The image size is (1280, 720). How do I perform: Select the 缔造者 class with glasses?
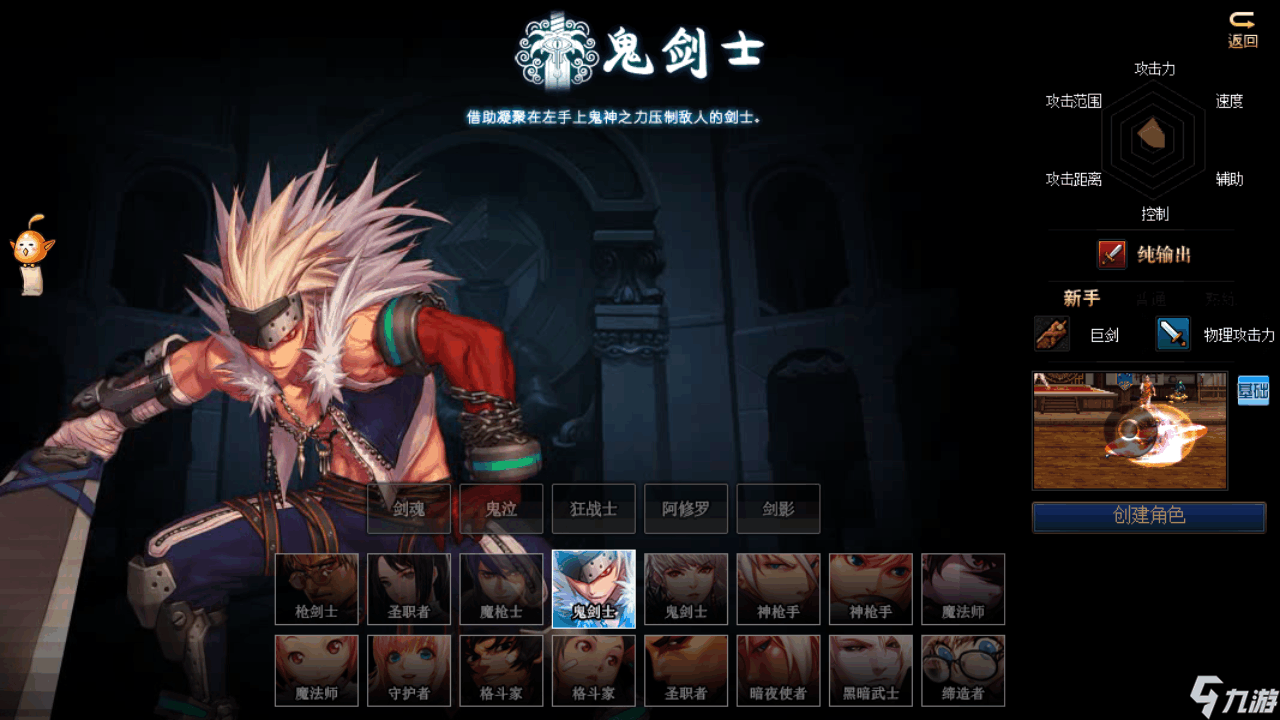coord(963,670)
